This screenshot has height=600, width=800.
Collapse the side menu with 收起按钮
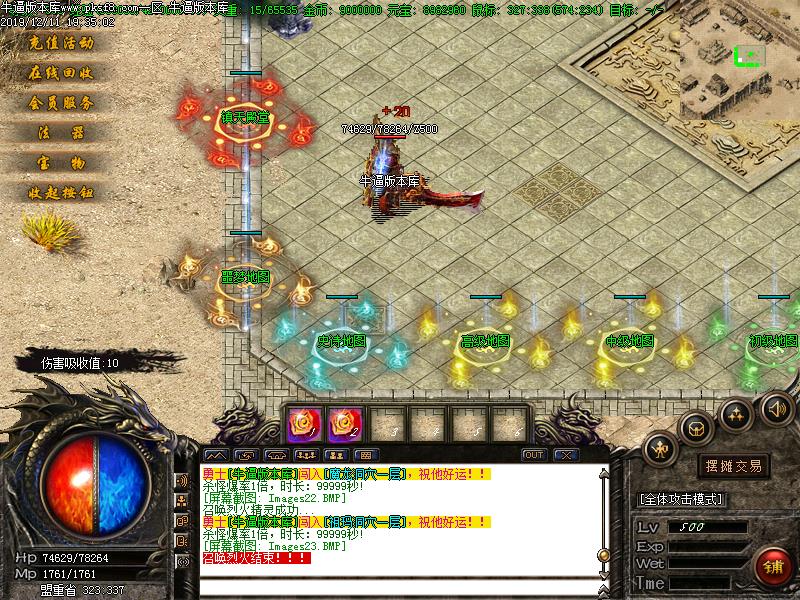click(x=60, y=193)
